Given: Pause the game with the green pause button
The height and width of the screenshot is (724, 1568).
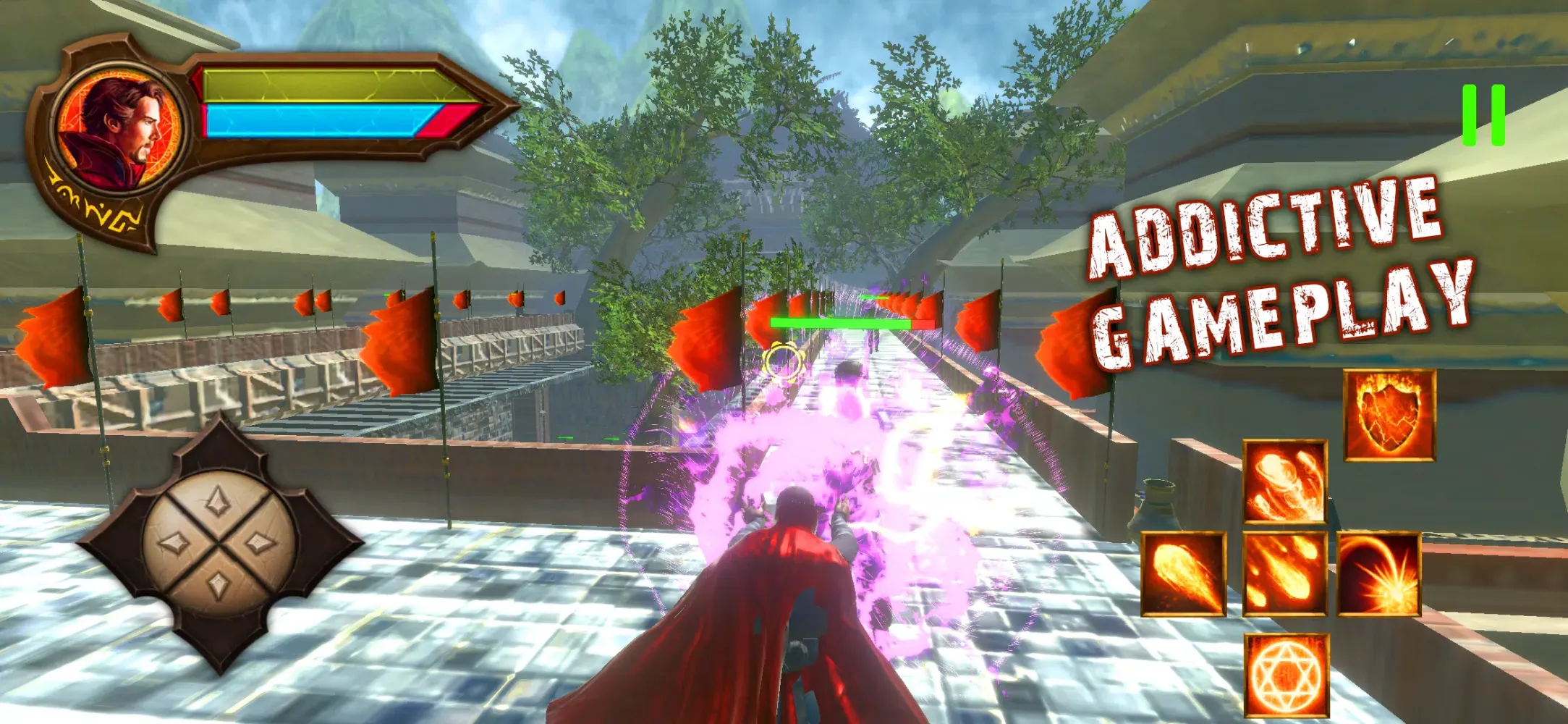Looking at the screenshot, I should (x=1483, y=115).
